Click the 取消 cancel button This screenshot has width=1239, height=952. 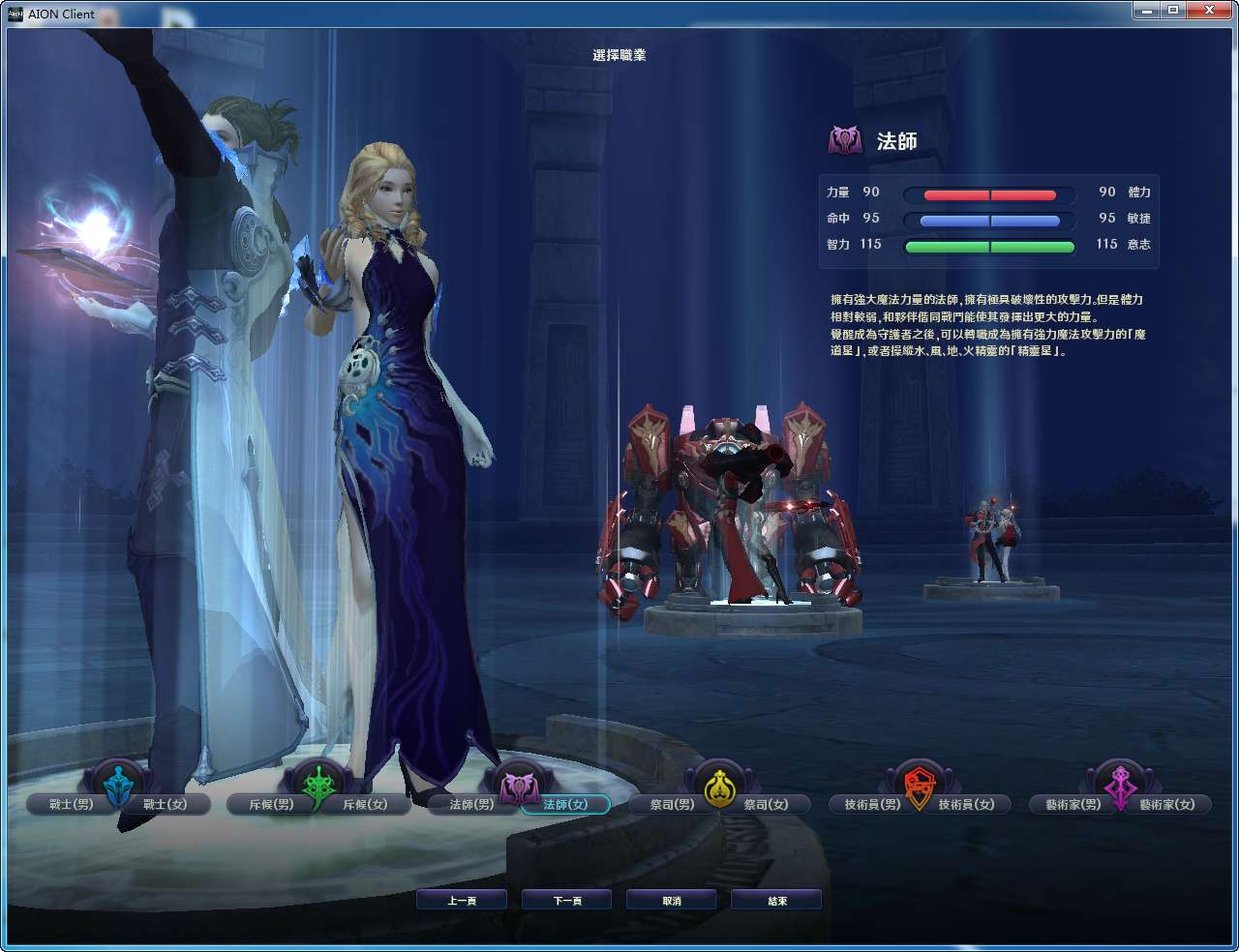671,899
